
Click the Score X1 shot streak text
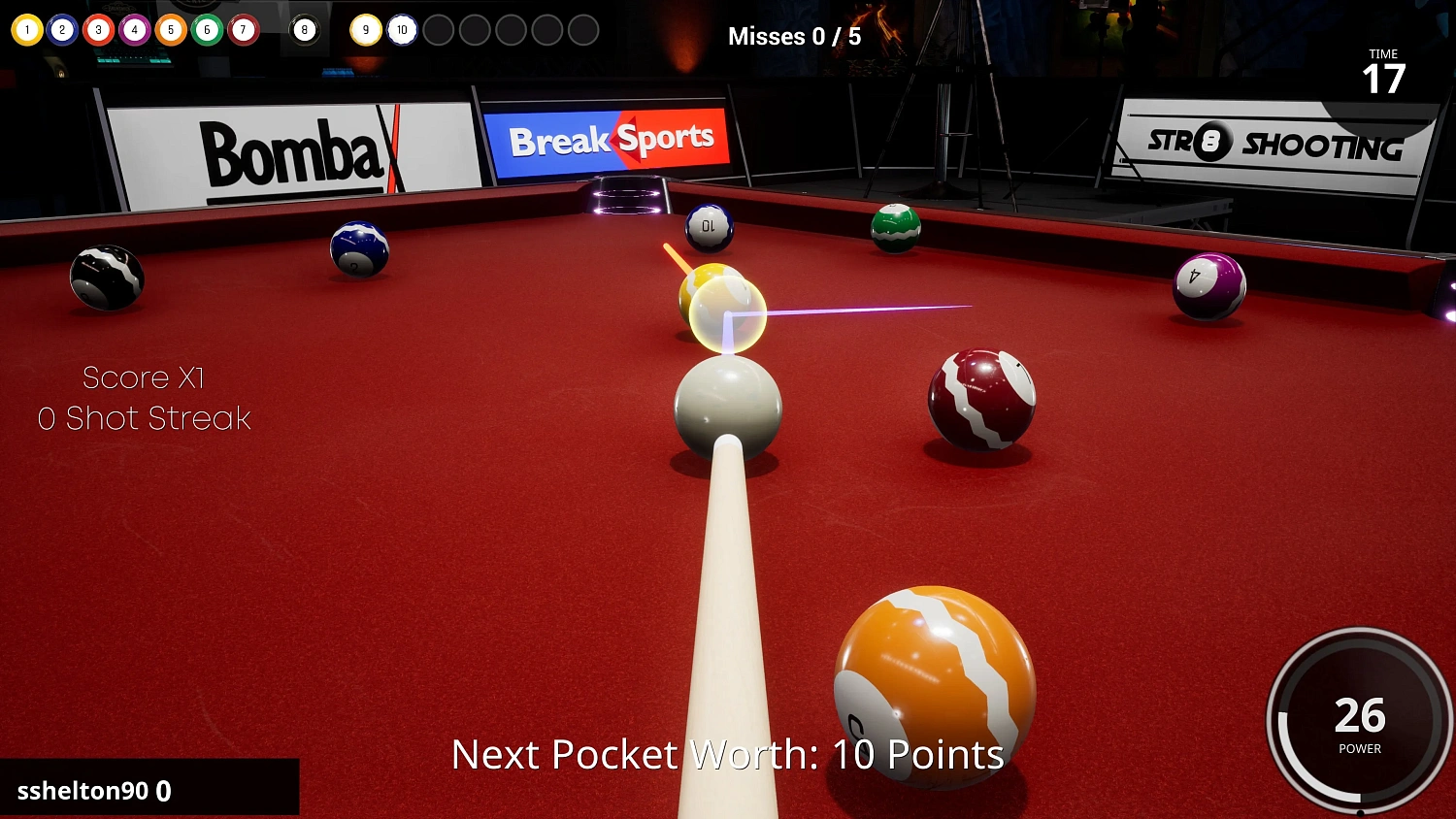click(x=144, y=398)
